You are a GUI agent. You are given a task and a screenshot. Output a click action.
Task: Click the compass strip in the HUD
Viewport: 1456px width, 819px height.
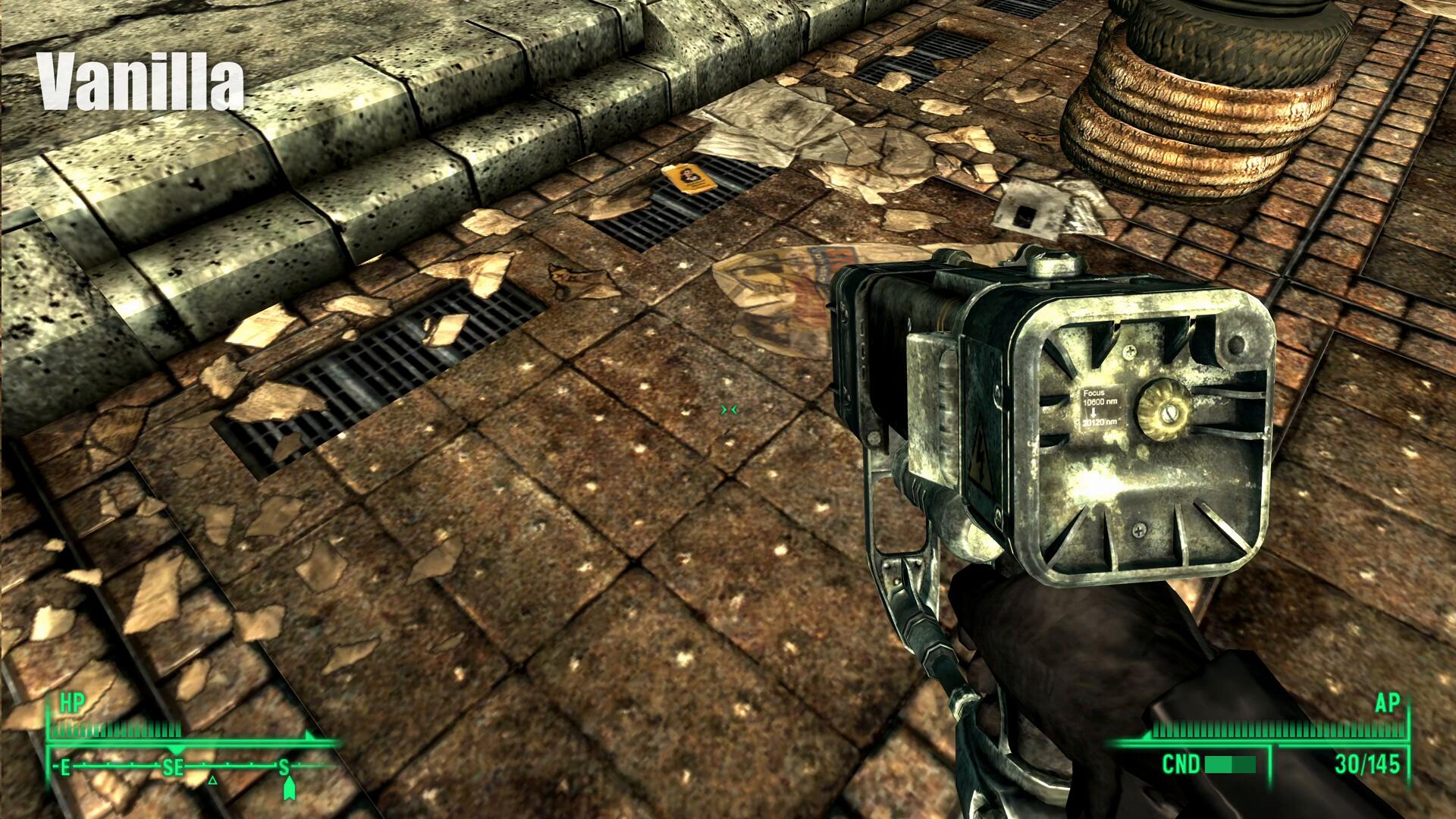pos(190,767)
